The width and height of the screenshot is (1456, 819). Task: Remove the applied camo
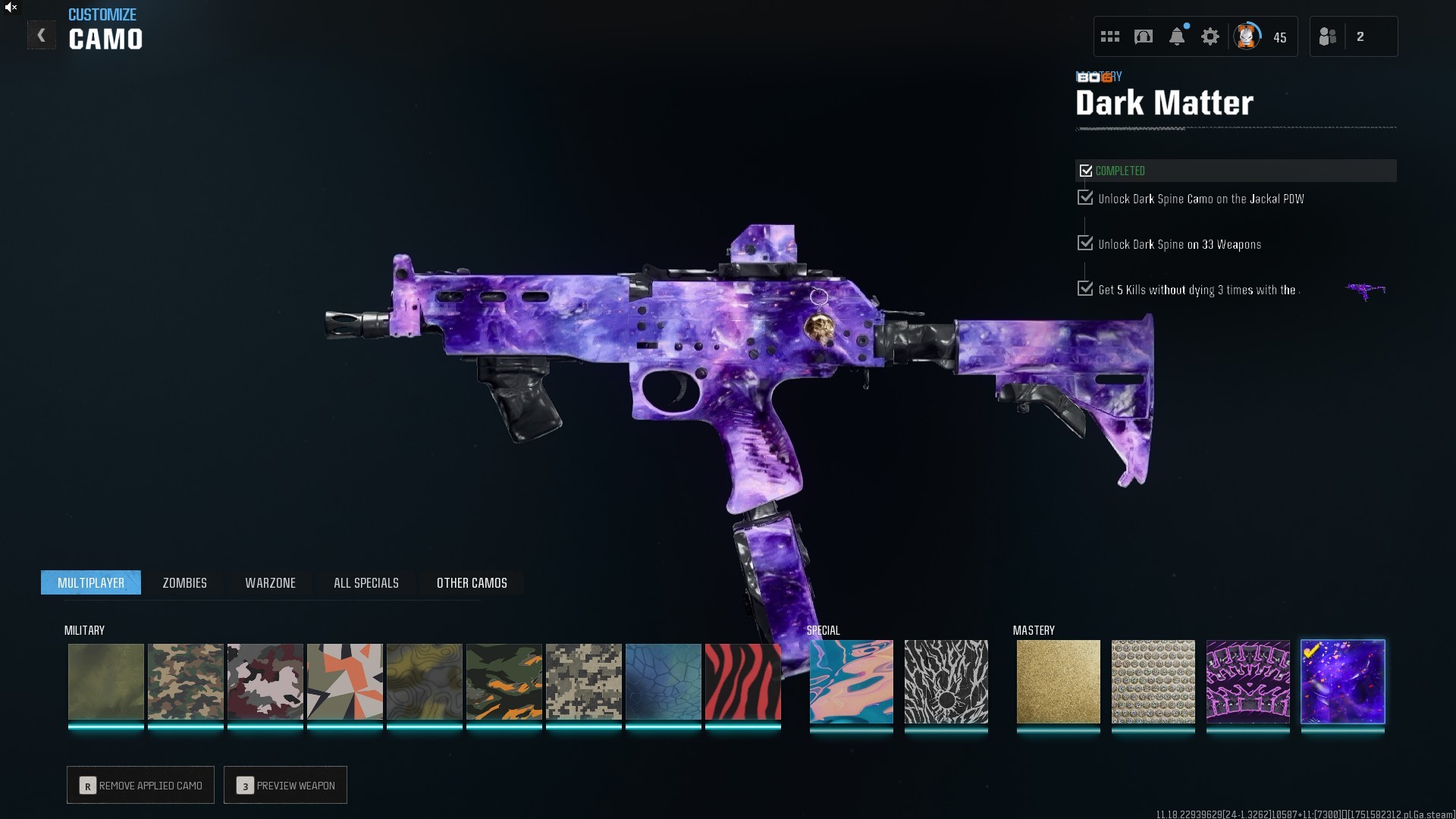coord(140,785)
